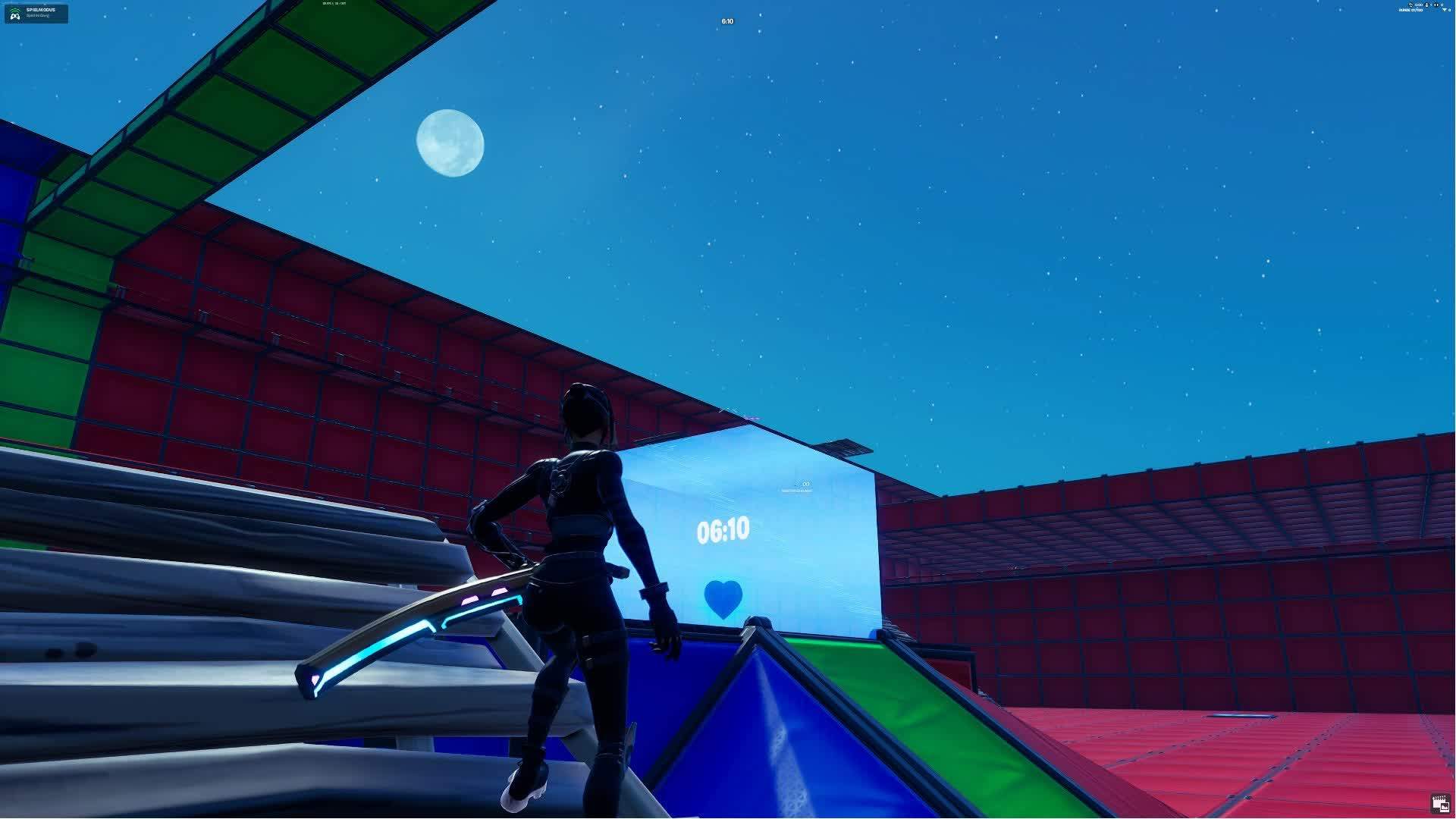Screen dimensions: 1456x819
Task: Toggle the Spielmodus notification banner
Action: [36, 13]
